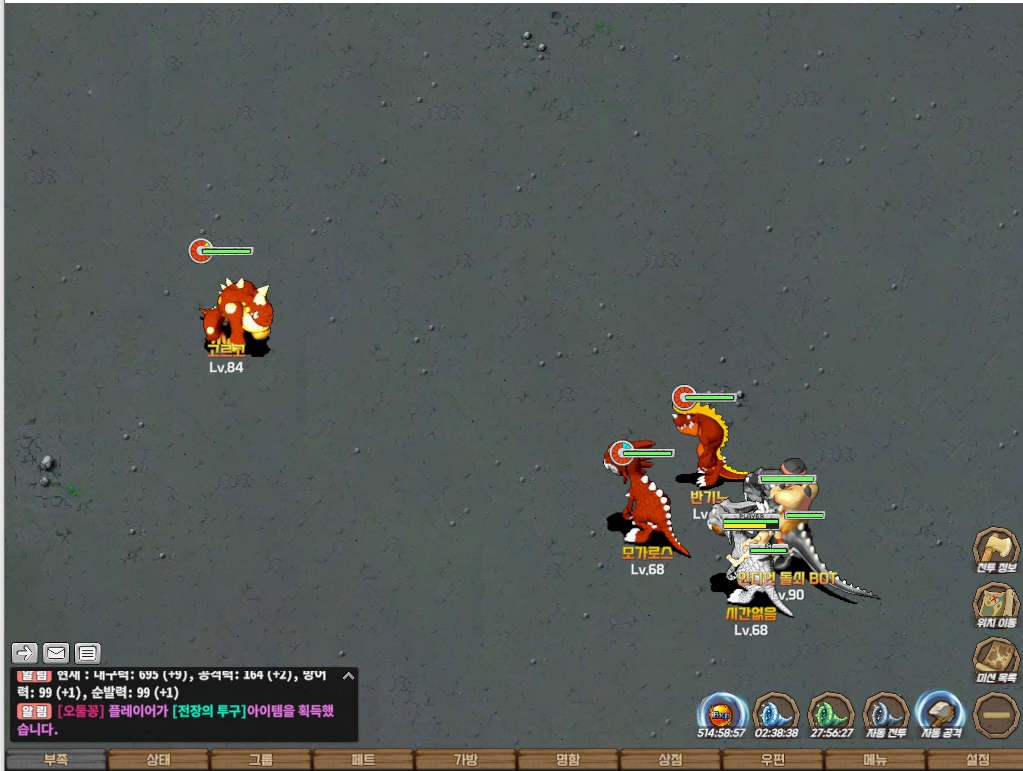
Task: Open the 메뉴 menu button
Action: (x=875, y=760)
